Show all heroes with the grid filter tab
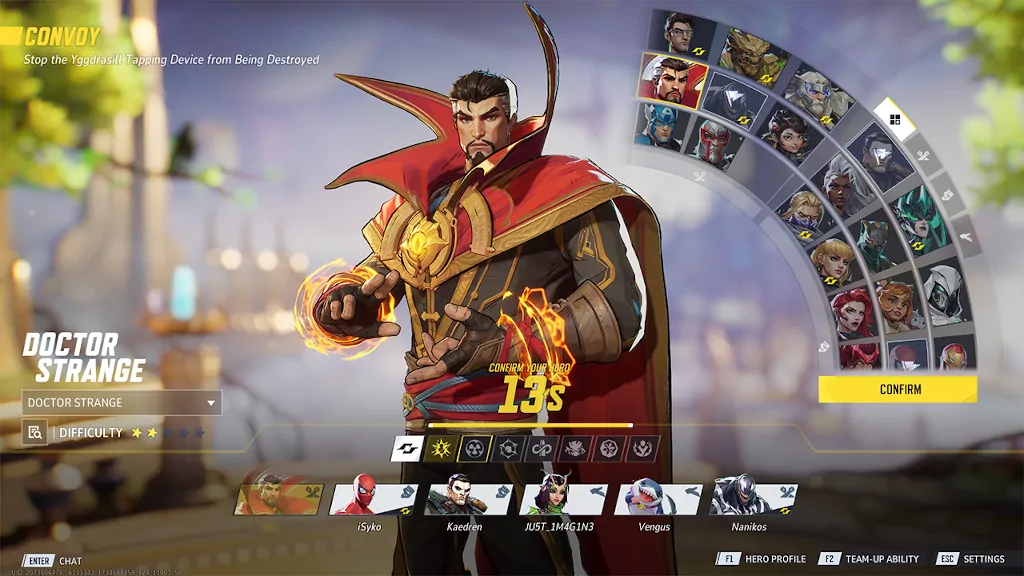 [x=894, y=121]
